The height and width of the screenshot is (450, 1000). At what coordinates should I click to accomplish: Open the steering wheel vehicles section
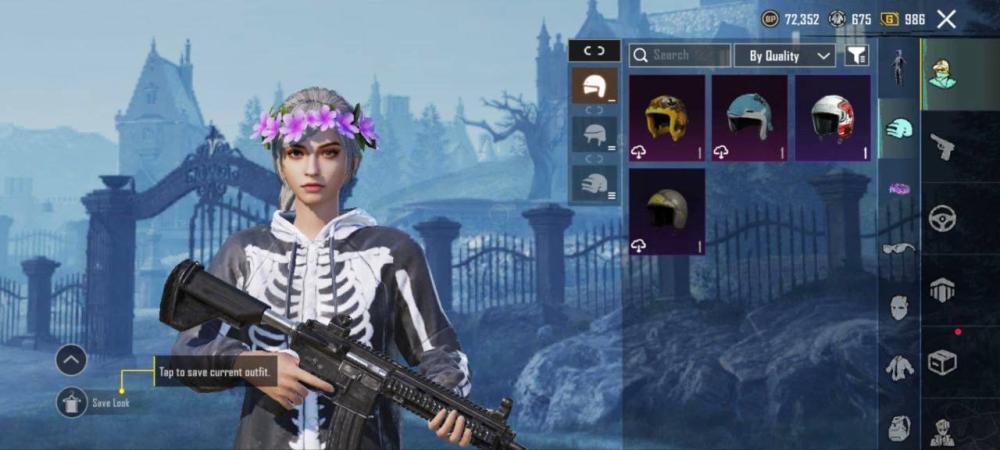coord(942,218)
